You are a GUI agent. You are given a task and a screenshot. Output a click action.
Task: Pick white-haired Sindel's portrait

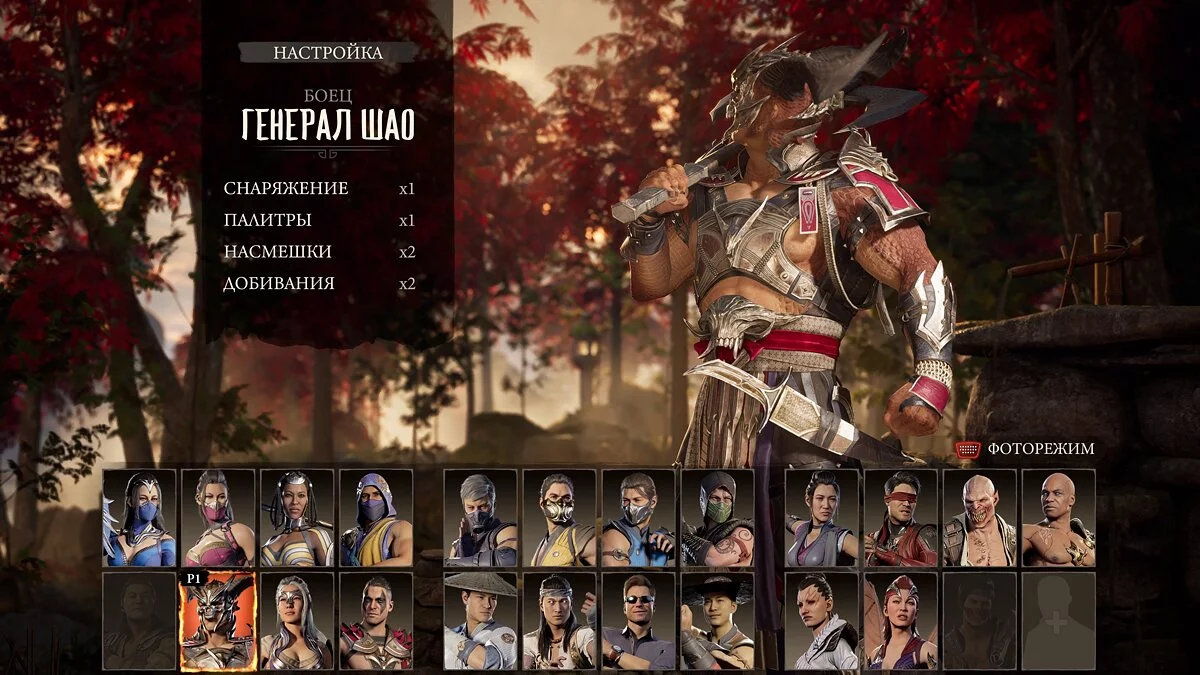pyautogui.click(x=297, y=621)
